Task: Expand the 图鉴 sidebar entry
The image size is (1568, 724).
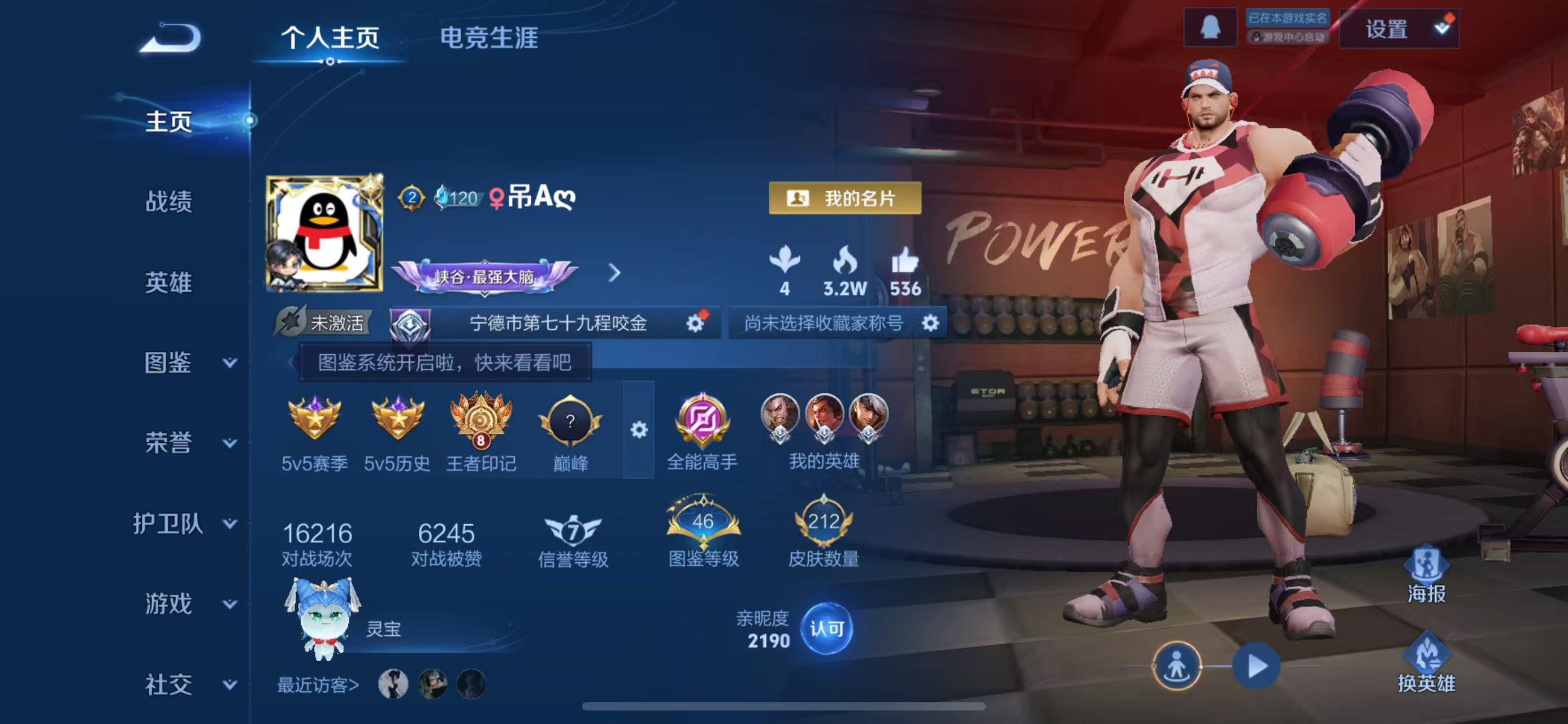Action: (189, 363)
